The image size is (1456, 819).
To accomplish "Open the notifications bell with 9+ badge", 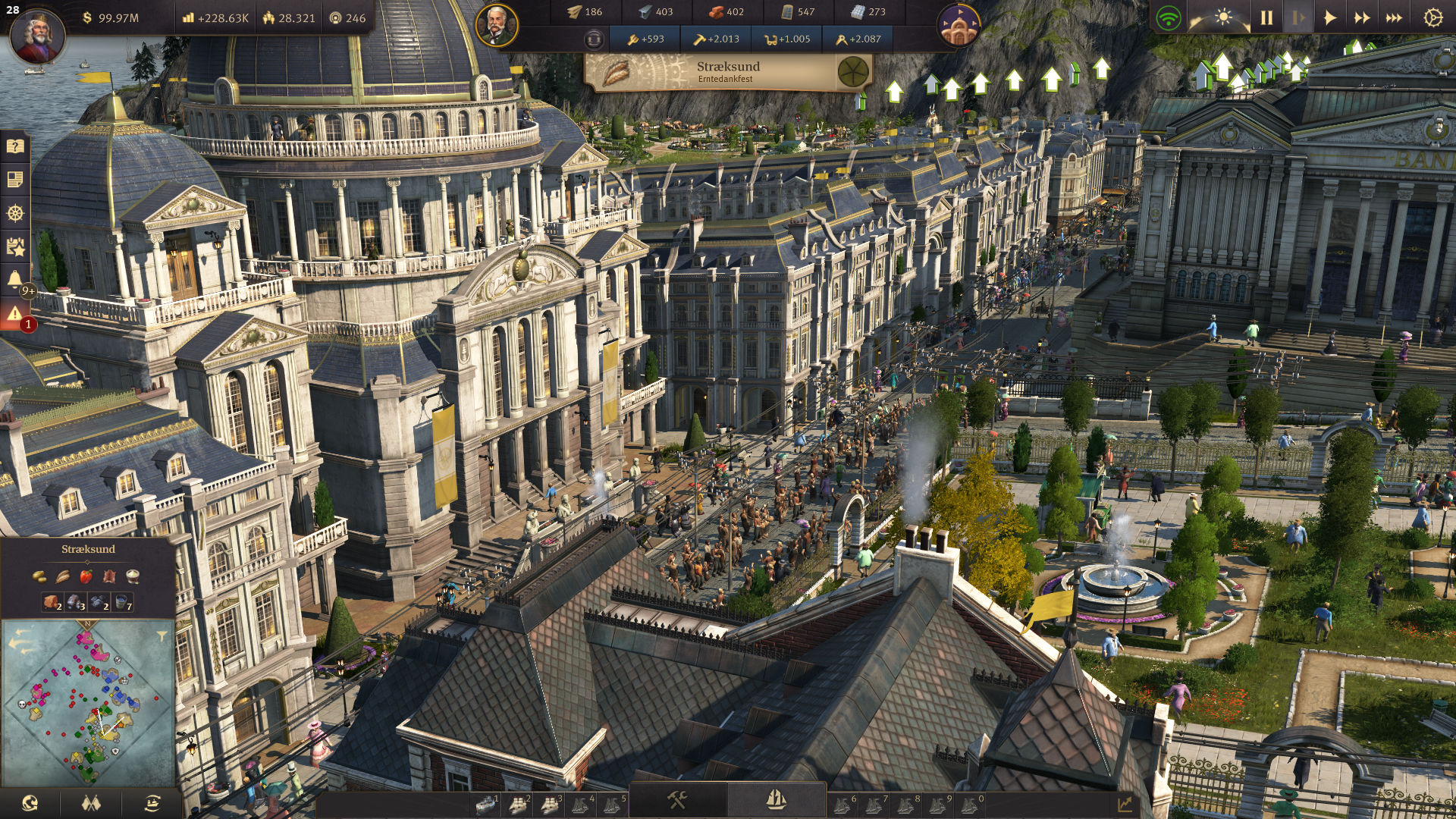I will pos(15,280).
